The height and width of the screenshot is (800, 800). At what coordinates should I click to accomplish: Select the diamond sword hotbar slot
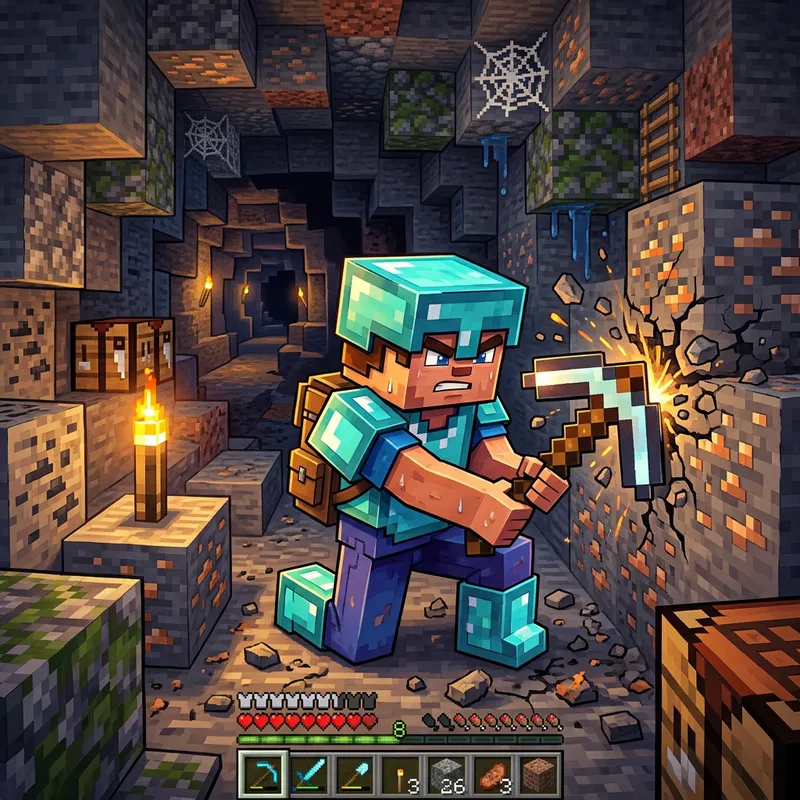pyautogui.click(x=310, y=773)
